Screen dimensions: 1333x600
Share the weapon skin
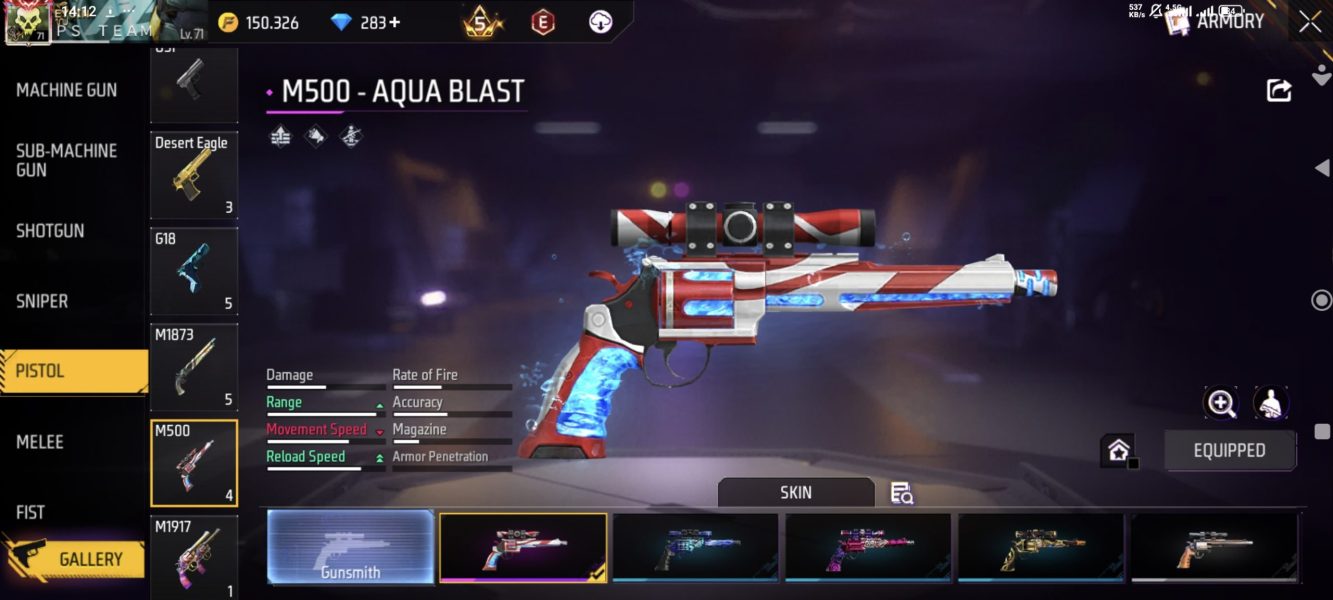(1279, 90)
